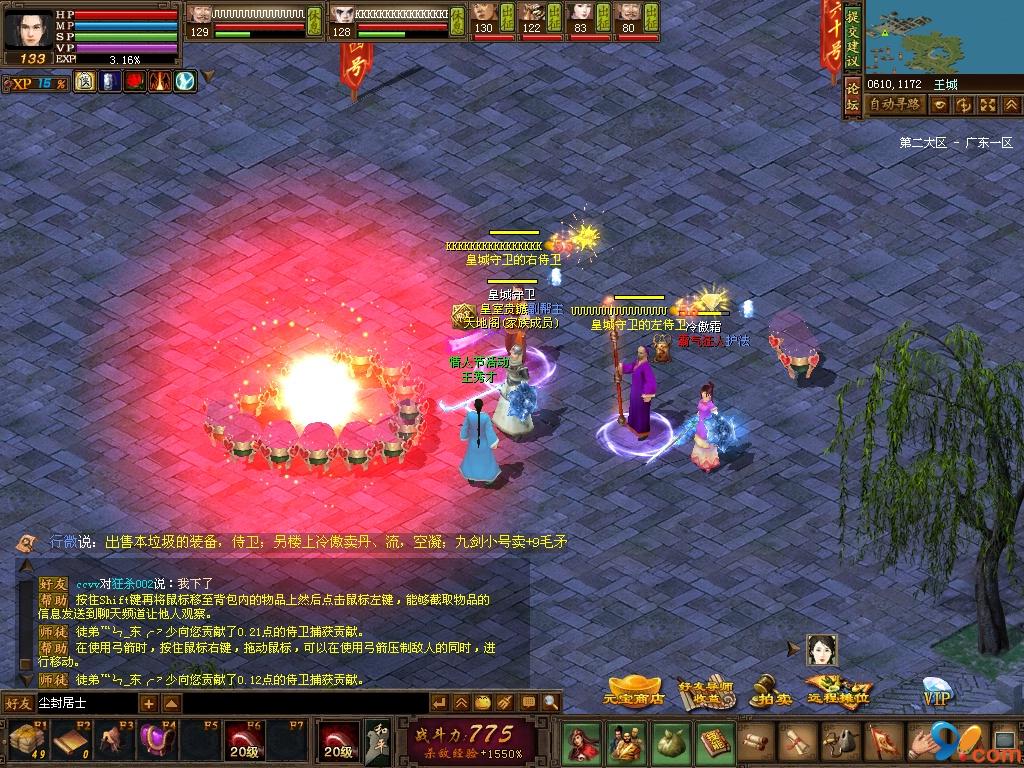Toggle the 和平 peace attack mode button
Image resolution: width=1024 pixels, height=768 pixels.
pos(376,741)
